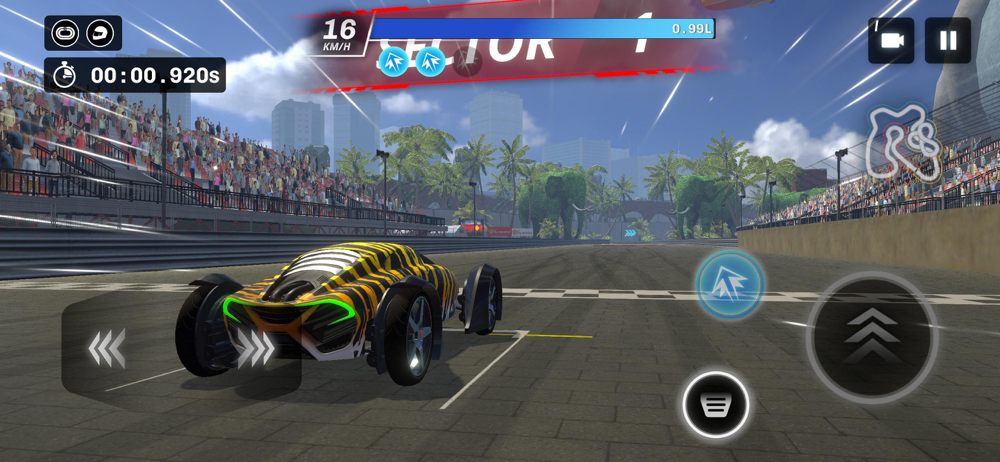Activate the blue nitro boost button

tap(730, 285)
